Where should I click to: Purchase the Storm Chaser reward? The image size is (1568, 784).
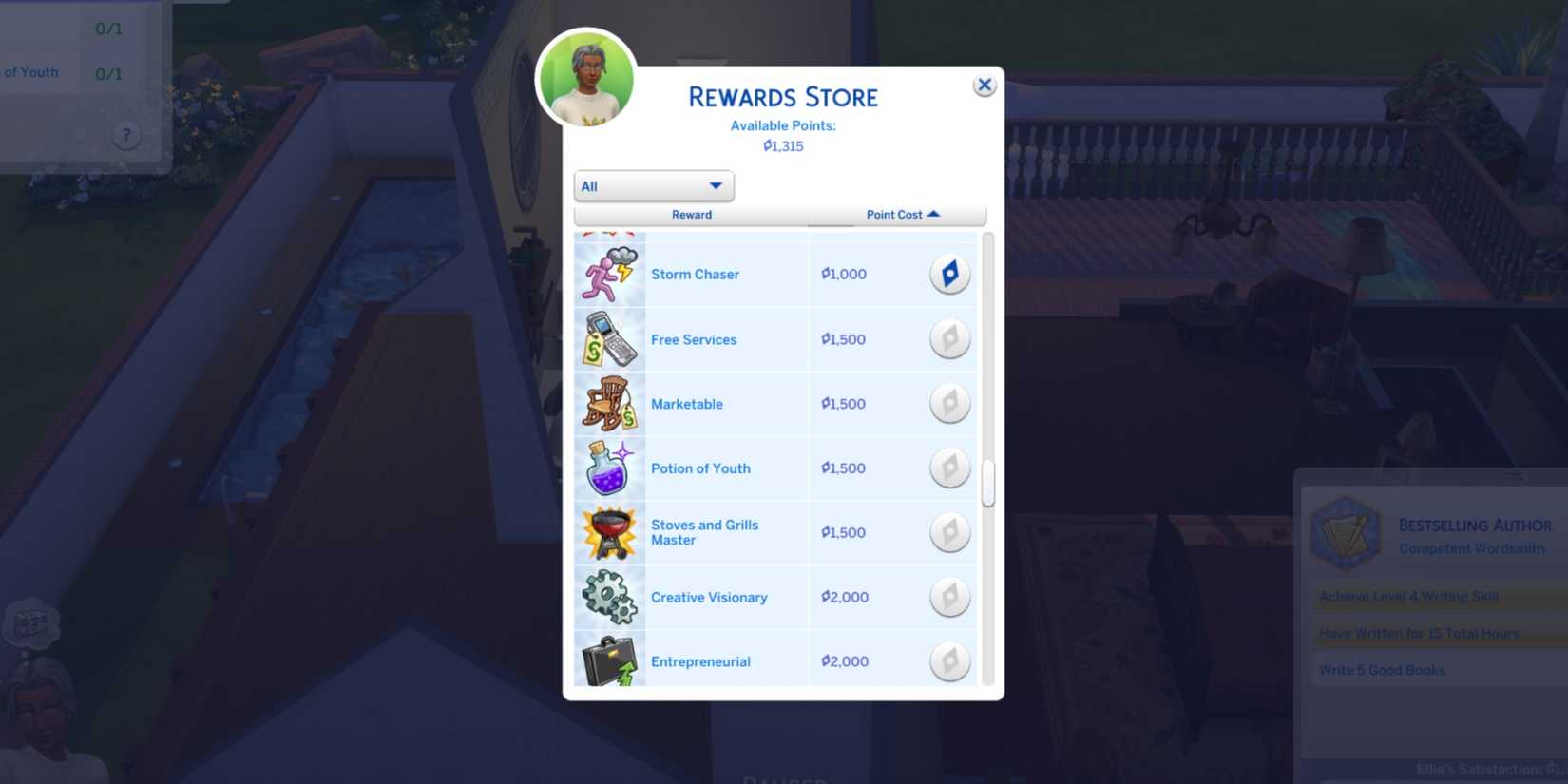click(x=949, y=274)
